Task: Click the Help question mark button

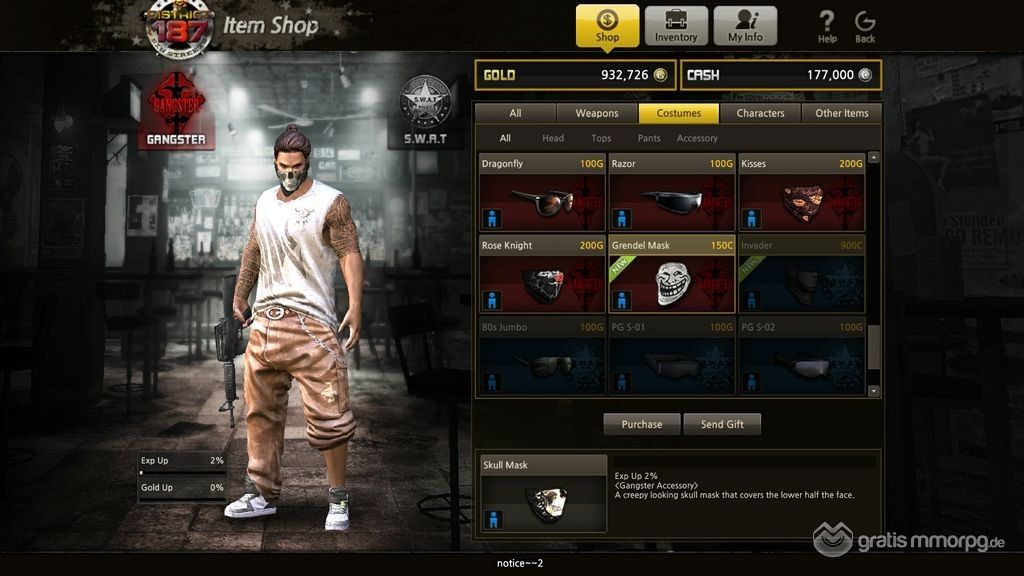Action: [827, 26]
